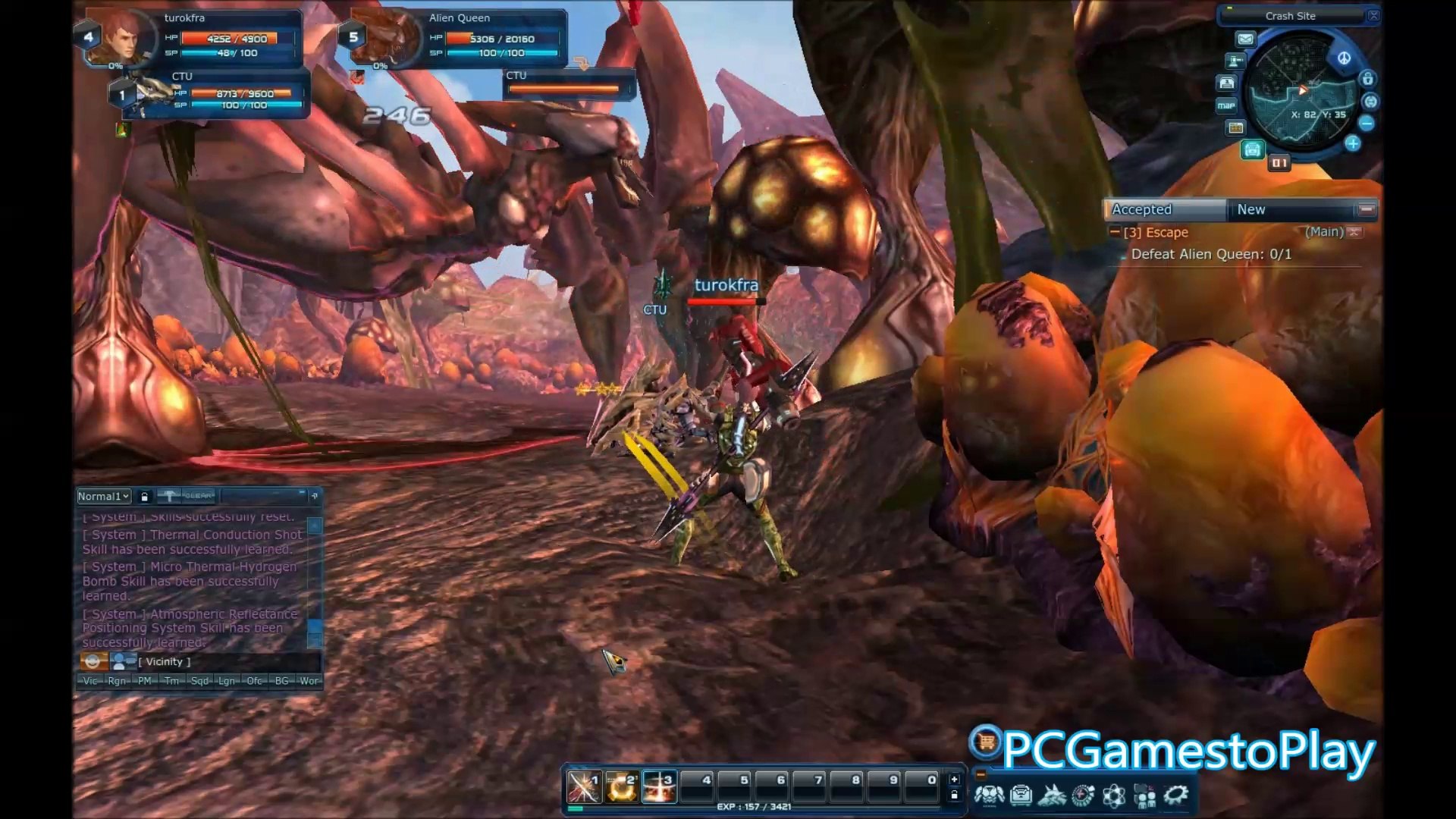Viewport: 1456px width, 819px height.
Task: Open the inventory bag icon in bottom menu
Action: click(x=1021, y=795)
